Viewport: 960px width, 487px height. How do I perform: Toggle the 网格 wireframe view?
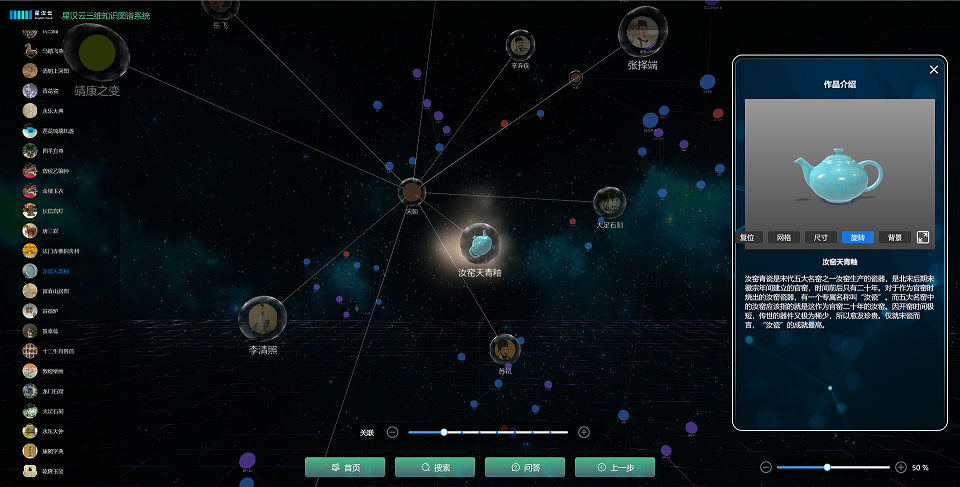tap(783, 238)
